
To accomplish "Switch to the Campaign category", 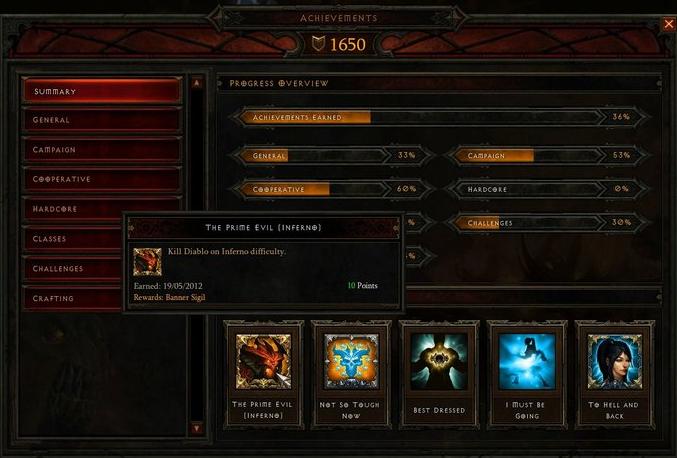I will [101, 150].
